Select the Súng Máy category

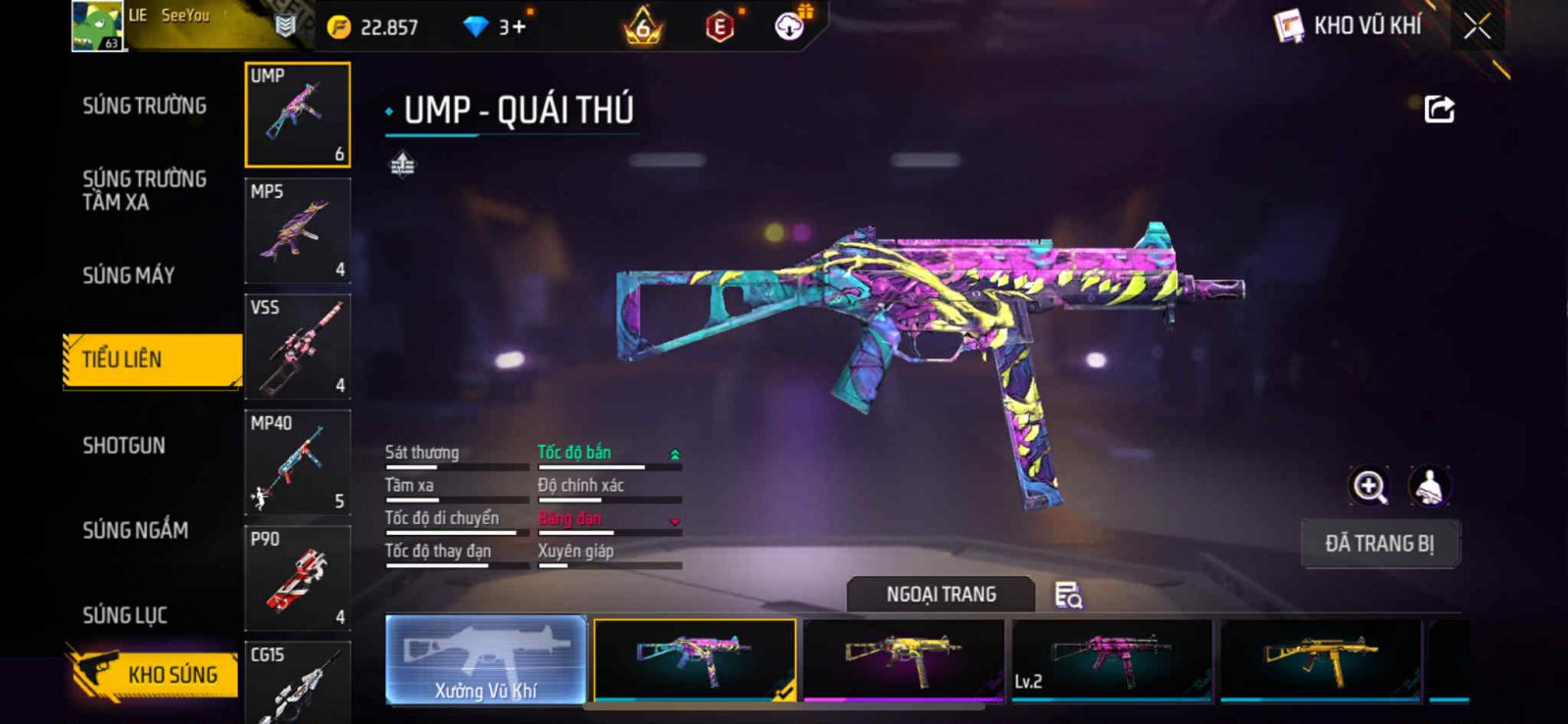(x=128, y=275)
